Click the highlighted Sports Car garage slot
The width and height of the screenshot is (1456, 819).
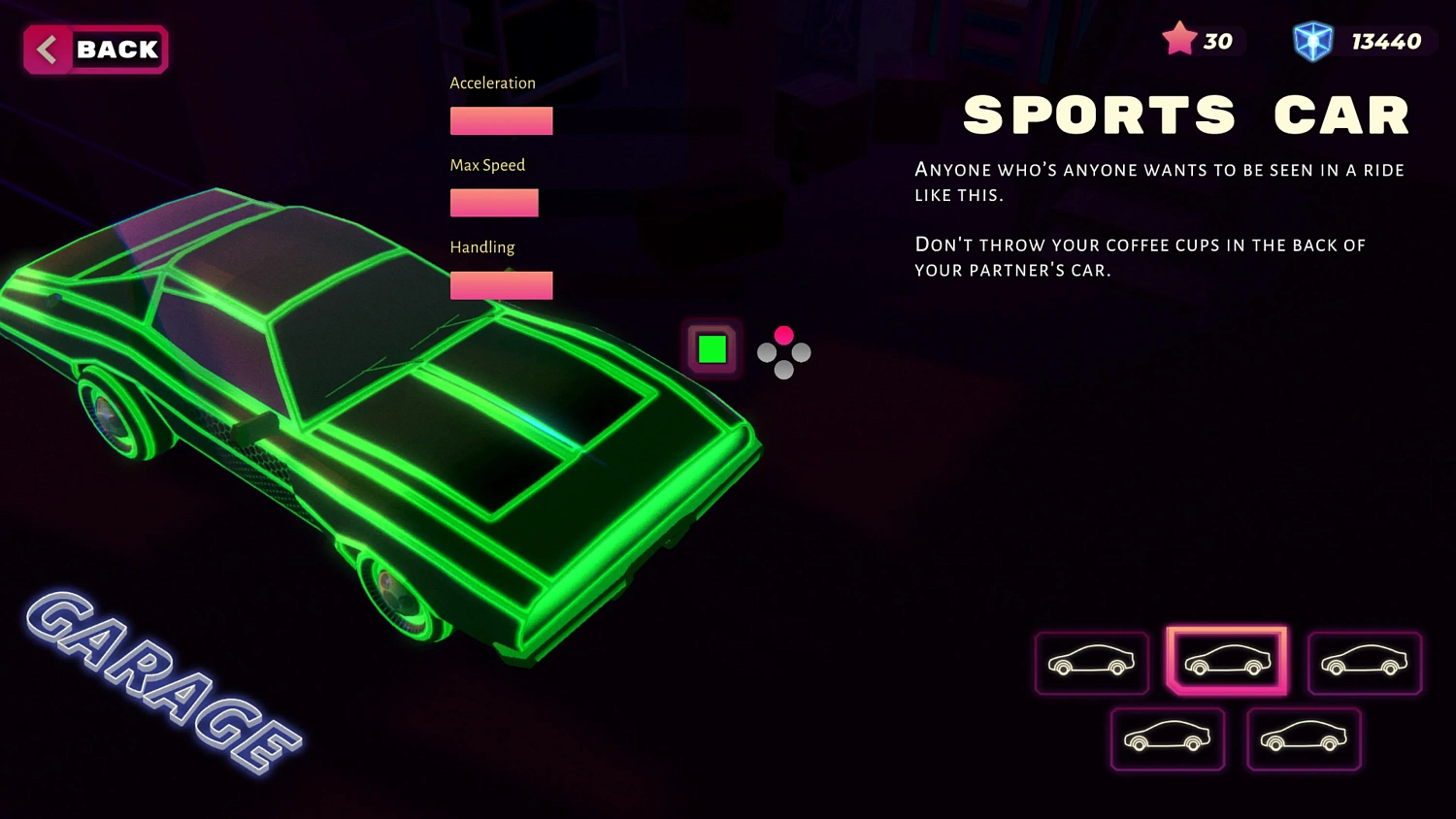click(x=1227, y=661)
